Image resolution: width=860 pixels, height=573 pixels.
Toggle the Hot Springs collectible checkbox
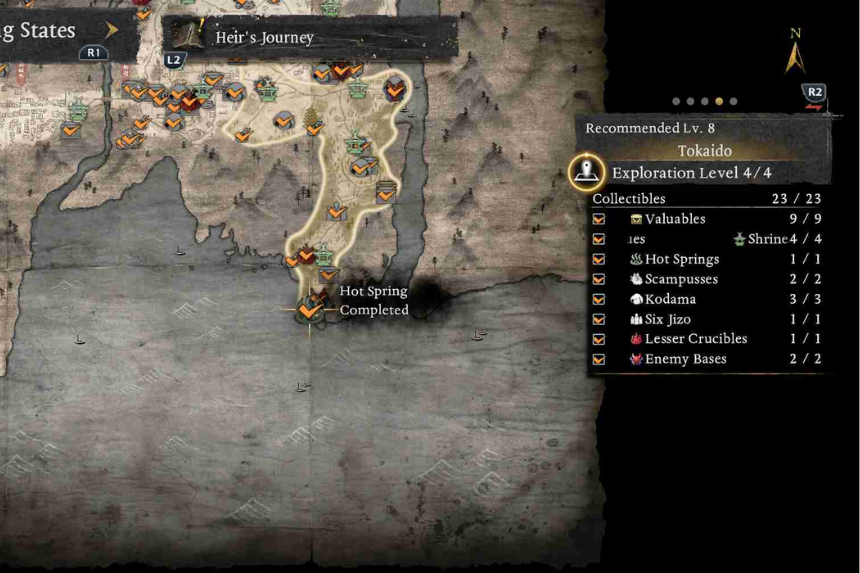pyautogui.click(x=599, y=259)
